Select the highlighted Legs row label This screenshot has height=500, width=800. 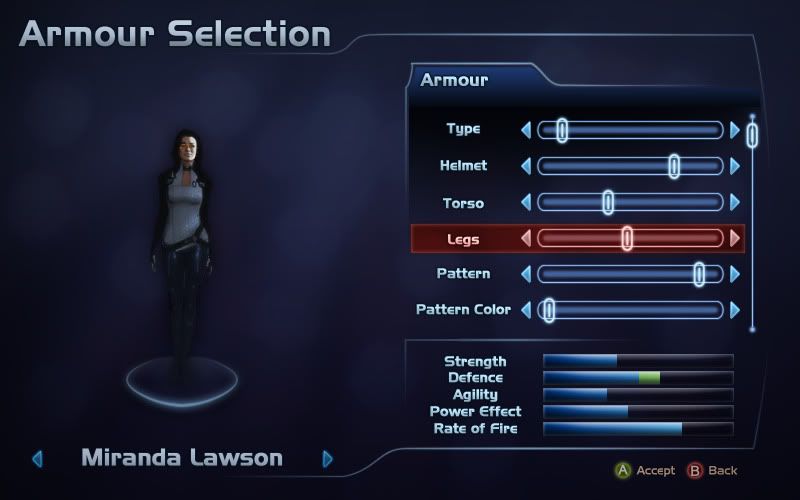pos(463,238)
